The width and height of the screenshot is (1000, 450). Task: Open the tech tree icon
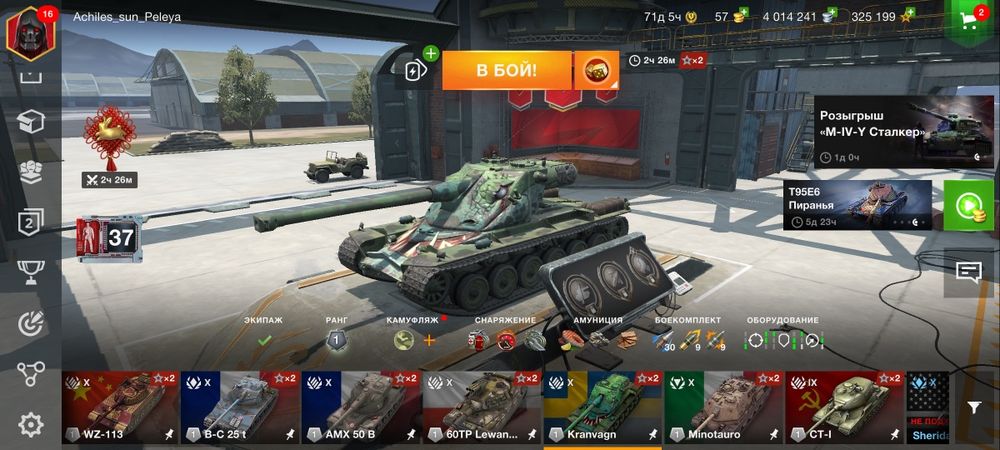(30, 374)
